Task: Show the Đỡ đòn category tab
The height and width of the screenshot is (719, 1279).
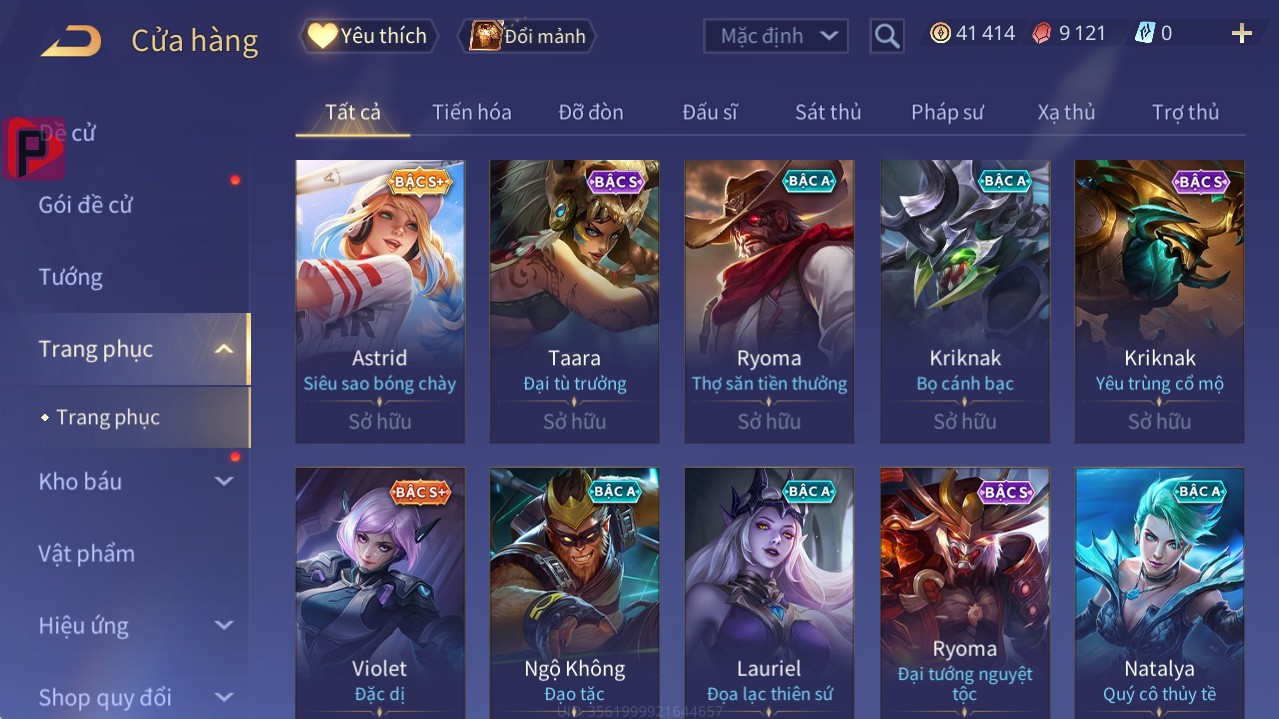Action: click(590, 112)
